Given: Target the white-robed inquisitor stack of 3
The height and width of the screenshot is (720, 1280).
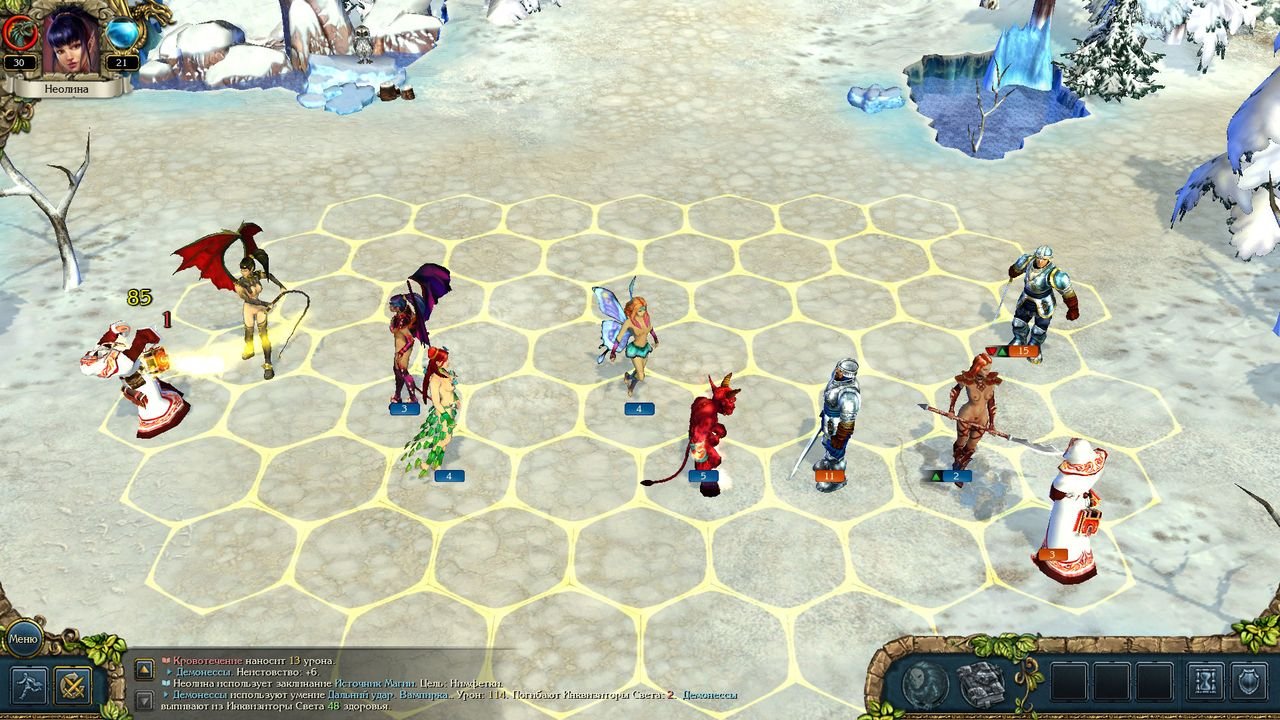Looking at the screenshot, I should point(1071,508).
